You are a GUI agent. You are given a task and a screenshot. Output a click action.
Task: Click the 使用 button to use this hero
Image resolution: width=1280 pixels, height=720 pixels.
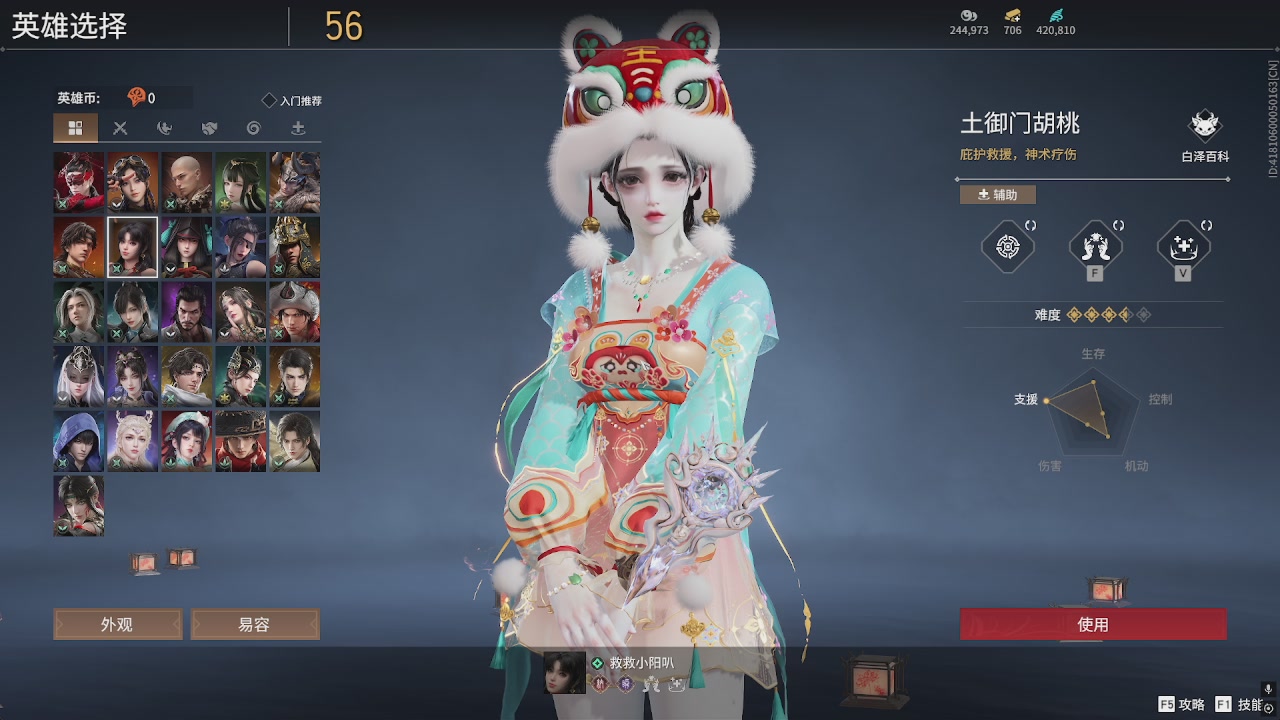[x=1092, y=623]
